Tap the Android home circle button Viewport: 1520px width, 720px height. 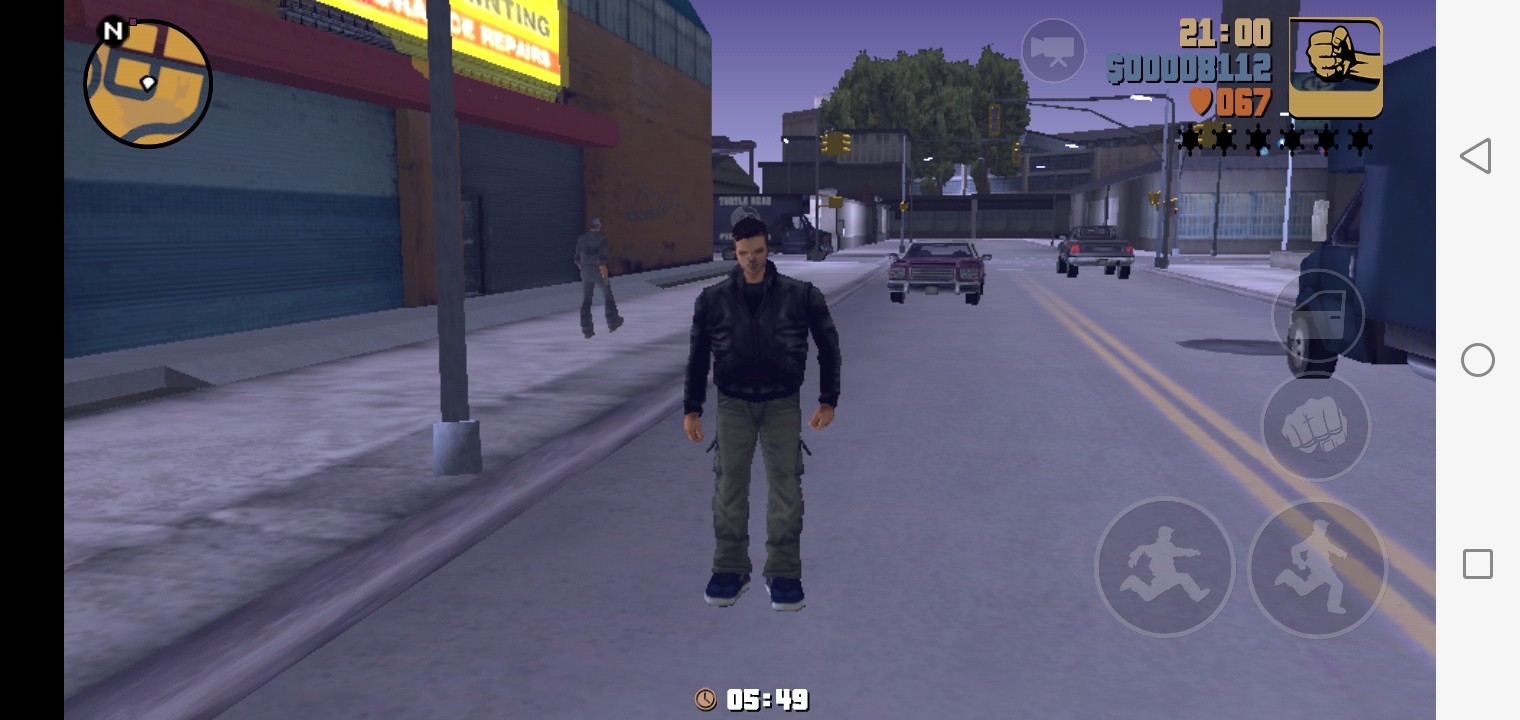(x=1477, y=360)
